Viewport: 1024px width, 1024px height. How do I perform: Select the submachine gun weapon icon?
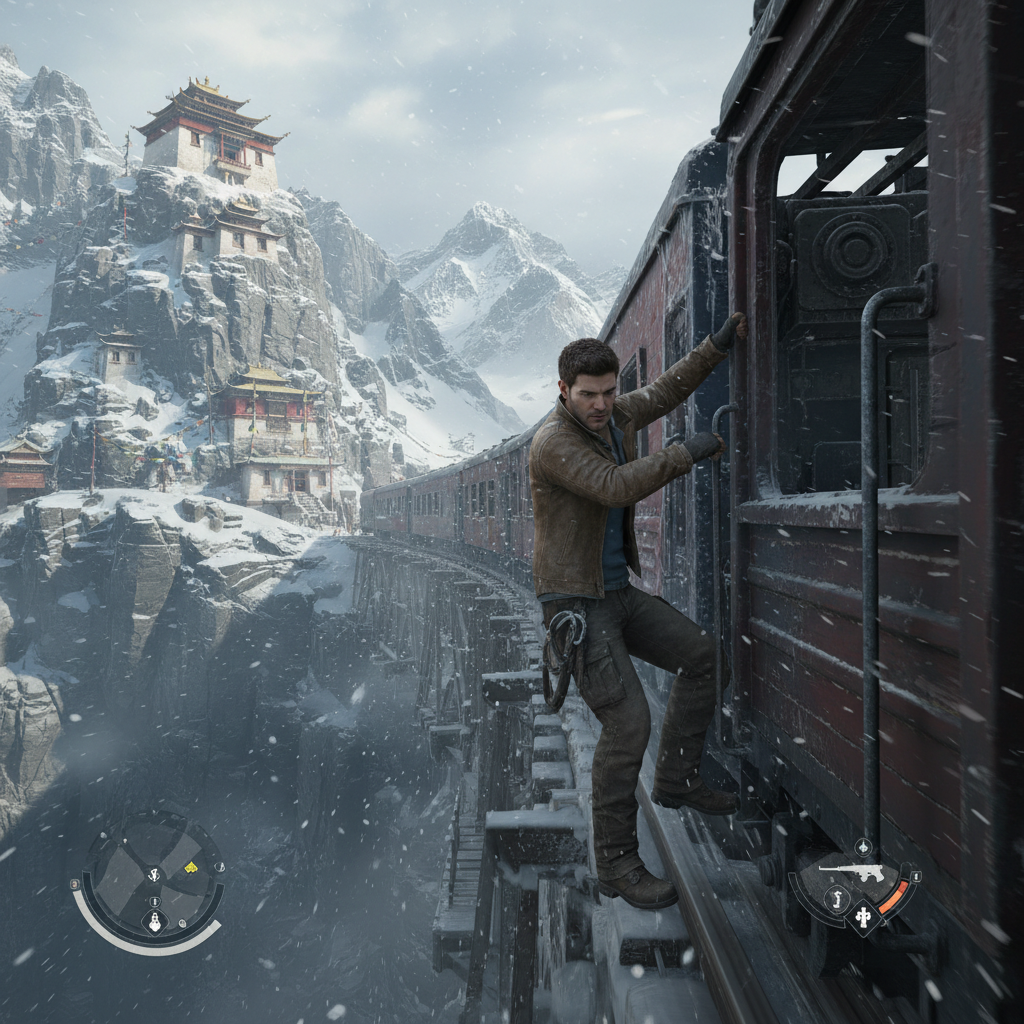(x=850, y=872)
